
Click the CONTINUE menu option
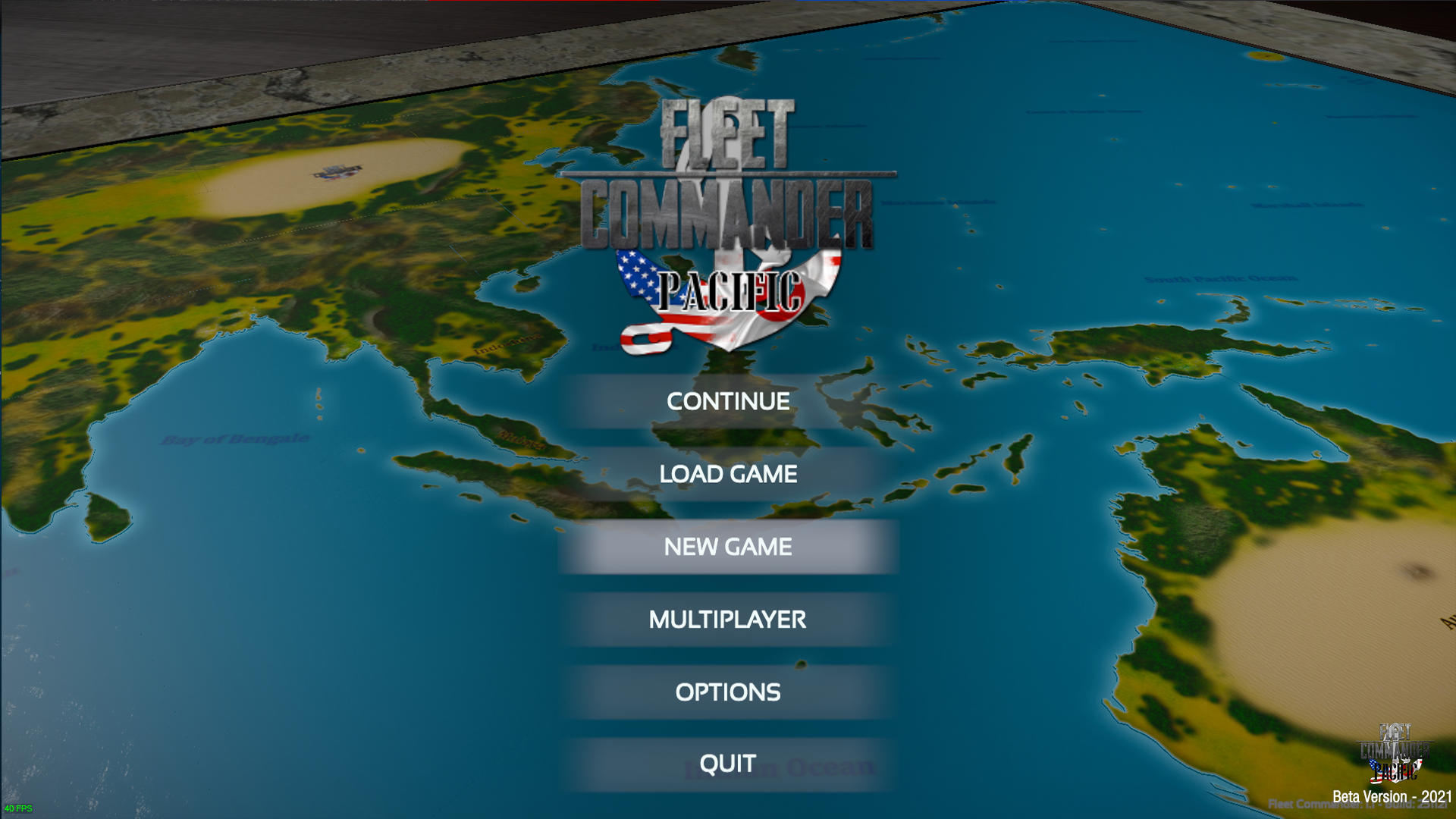pyautogui.click(x=727, y=402)
